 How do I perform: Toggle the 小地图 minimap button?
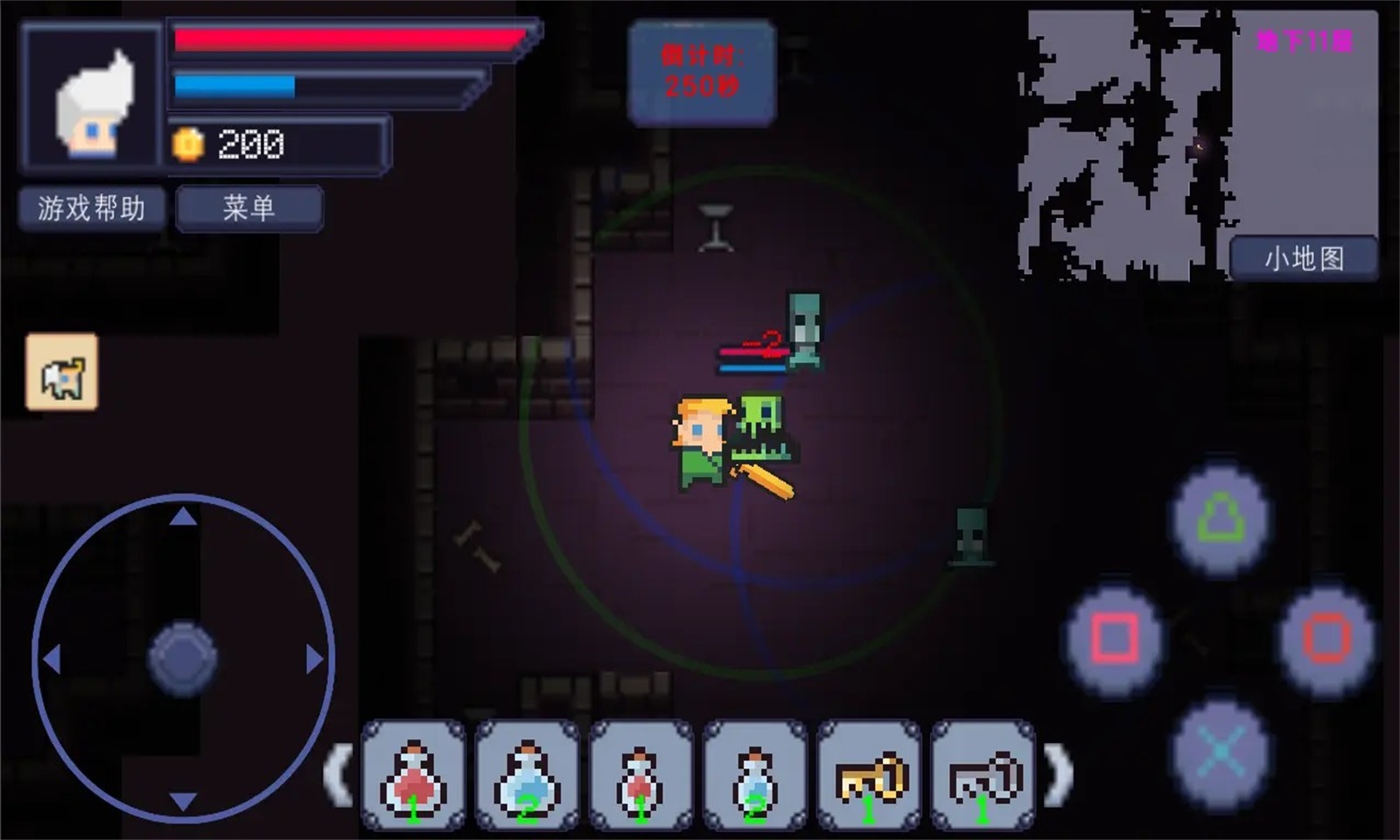click(1303, 258)
